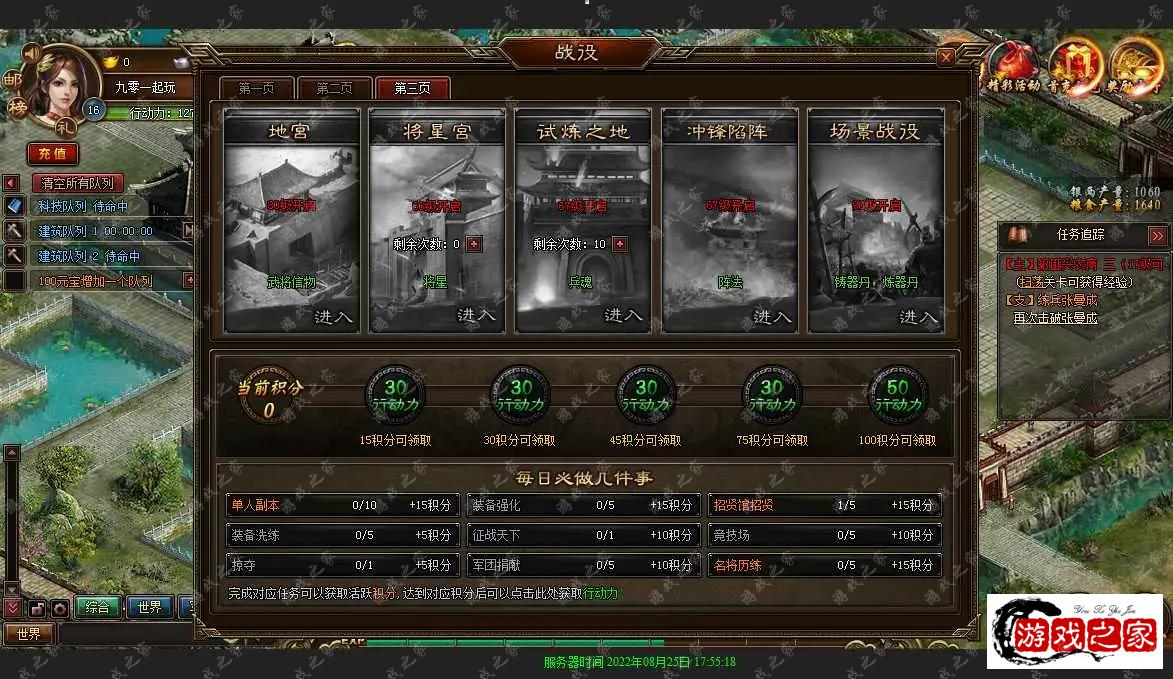Open the 单人副本 daily task row
1173x679 pixels.
[343, 505]
